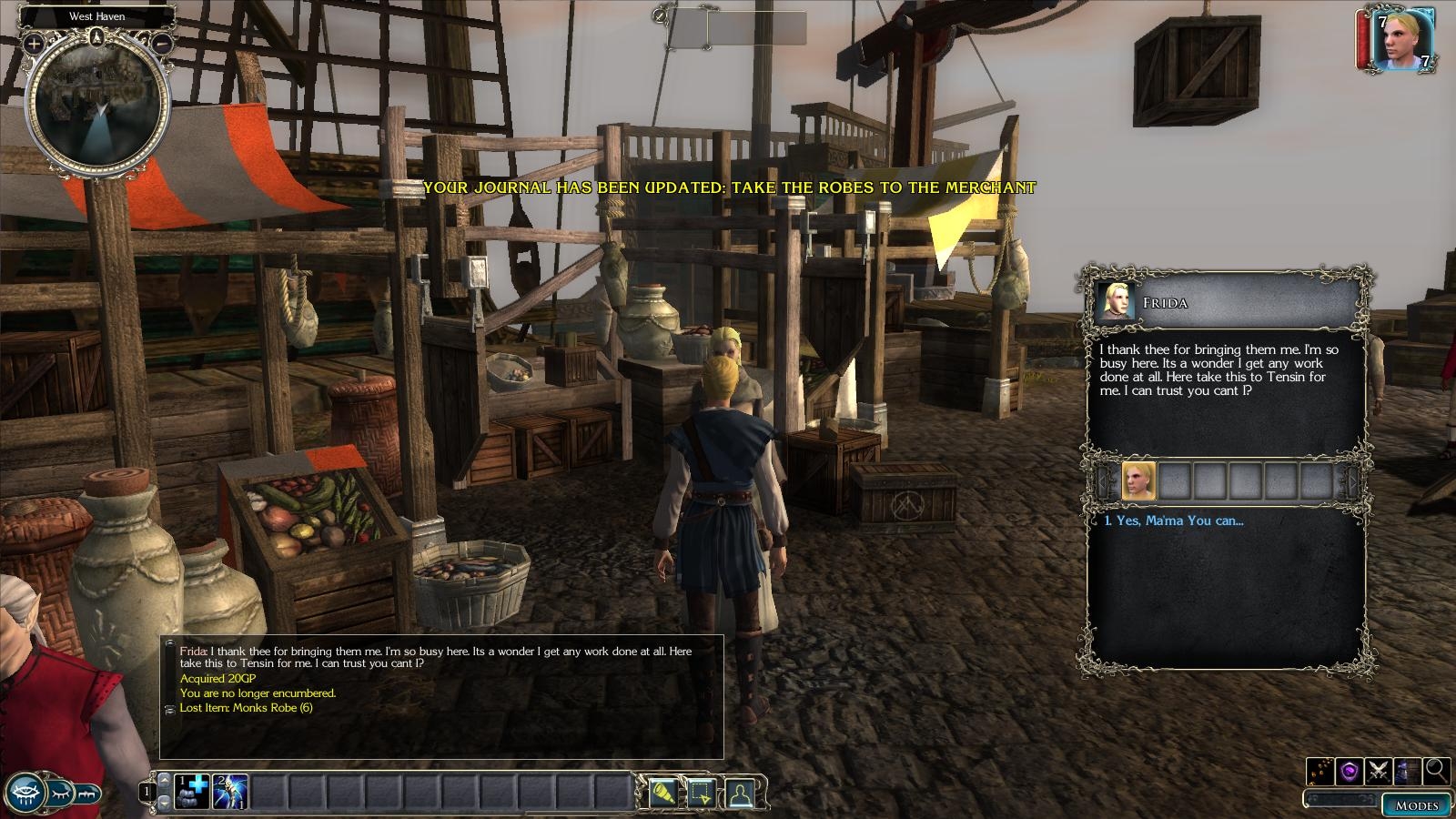The height and width of the screenshot is (819, 1456).
Task: Zoom in the minimap with the plus button
Action: click(x=34, y=43)
